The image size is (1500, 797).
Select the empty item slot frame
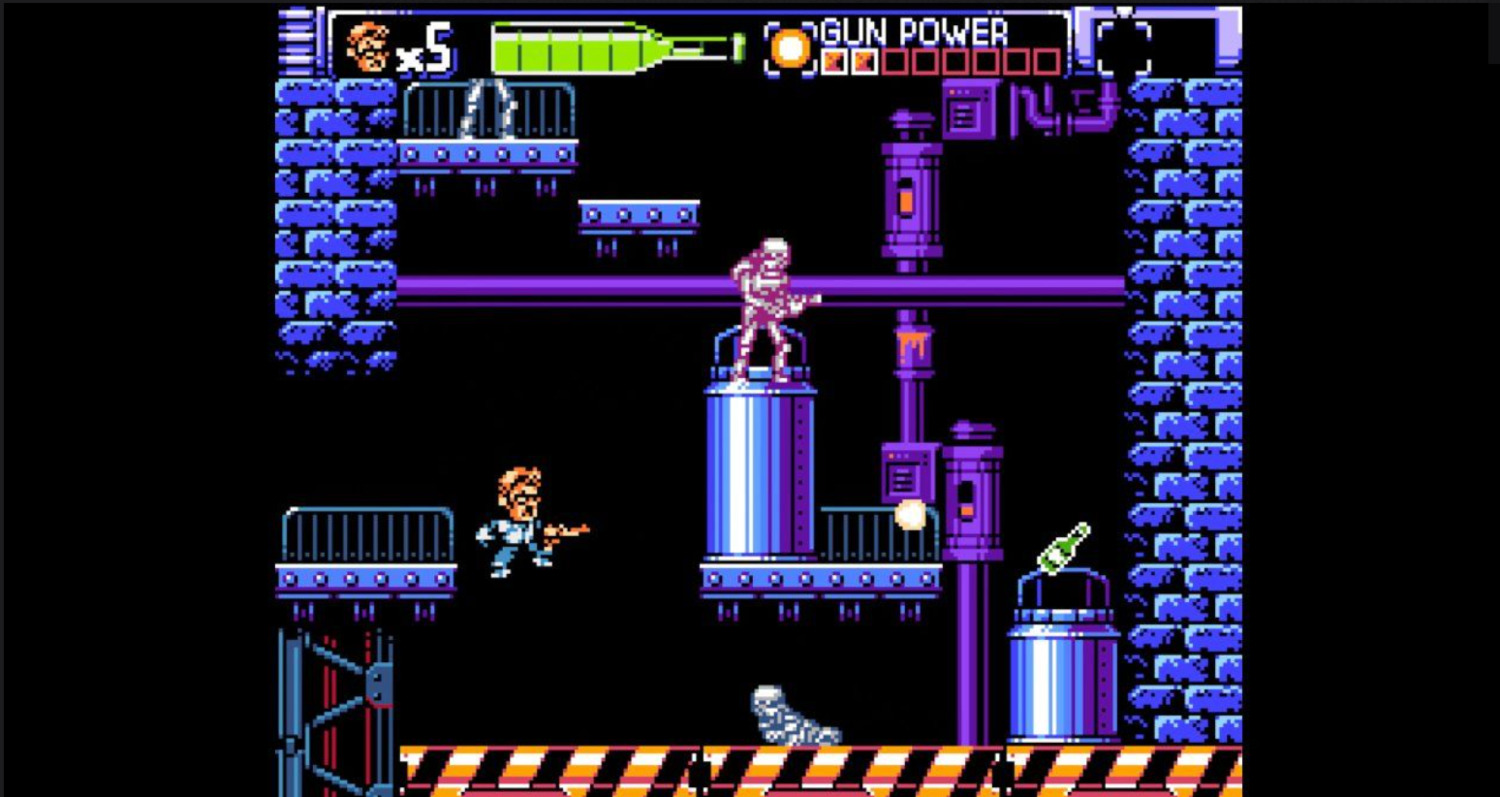tap(1123, 46)
